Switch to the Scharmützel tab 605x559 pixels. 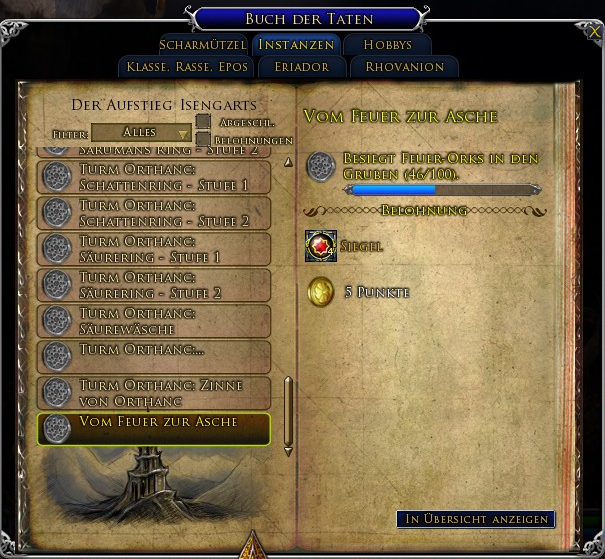pos(204,45)
